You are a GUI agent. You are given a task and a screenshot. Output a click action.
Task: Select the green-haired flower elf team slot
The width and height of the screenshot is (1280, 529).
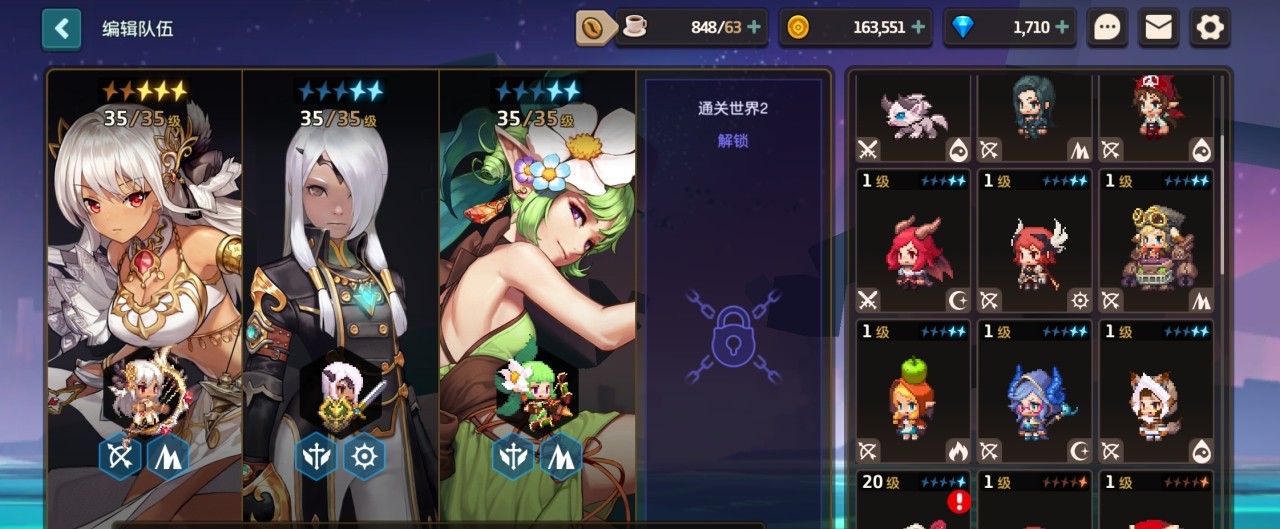click(x=537, y=290)
